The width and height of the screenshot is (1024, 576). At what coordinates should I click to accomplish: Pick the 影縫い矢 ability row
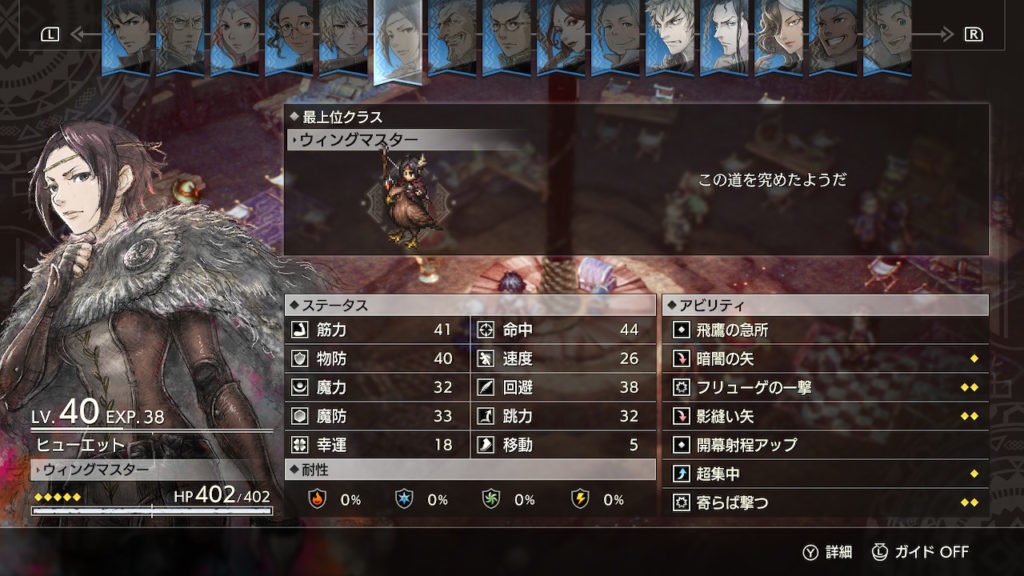823,416
